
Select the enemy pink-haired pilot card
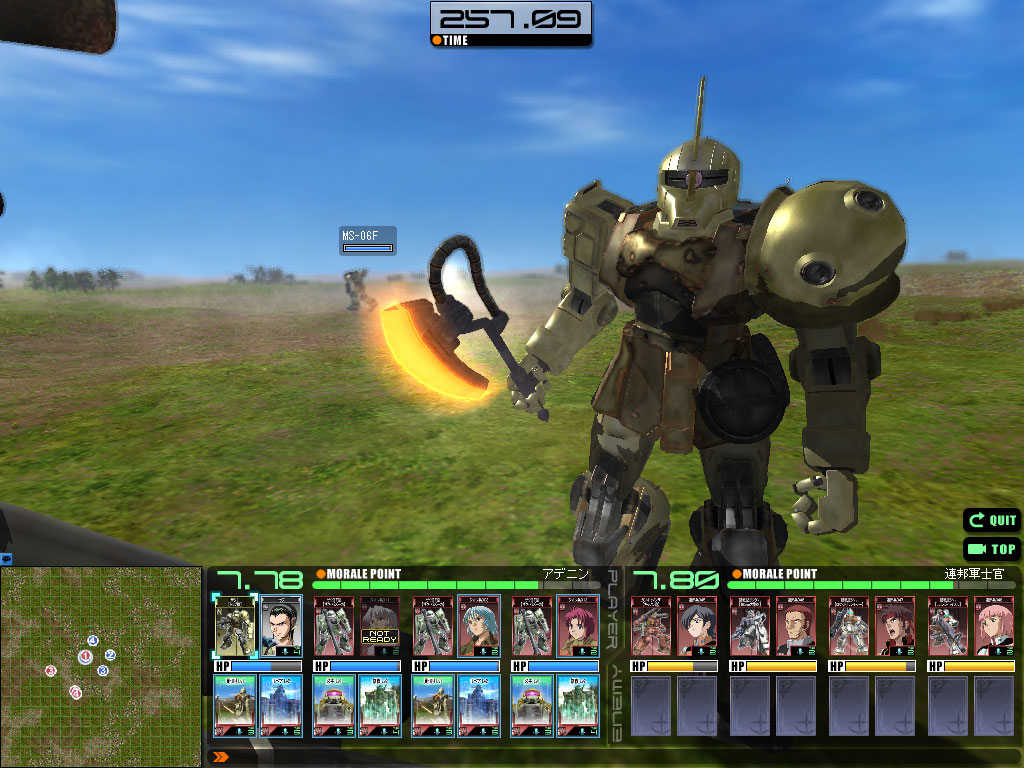point(994,625)
